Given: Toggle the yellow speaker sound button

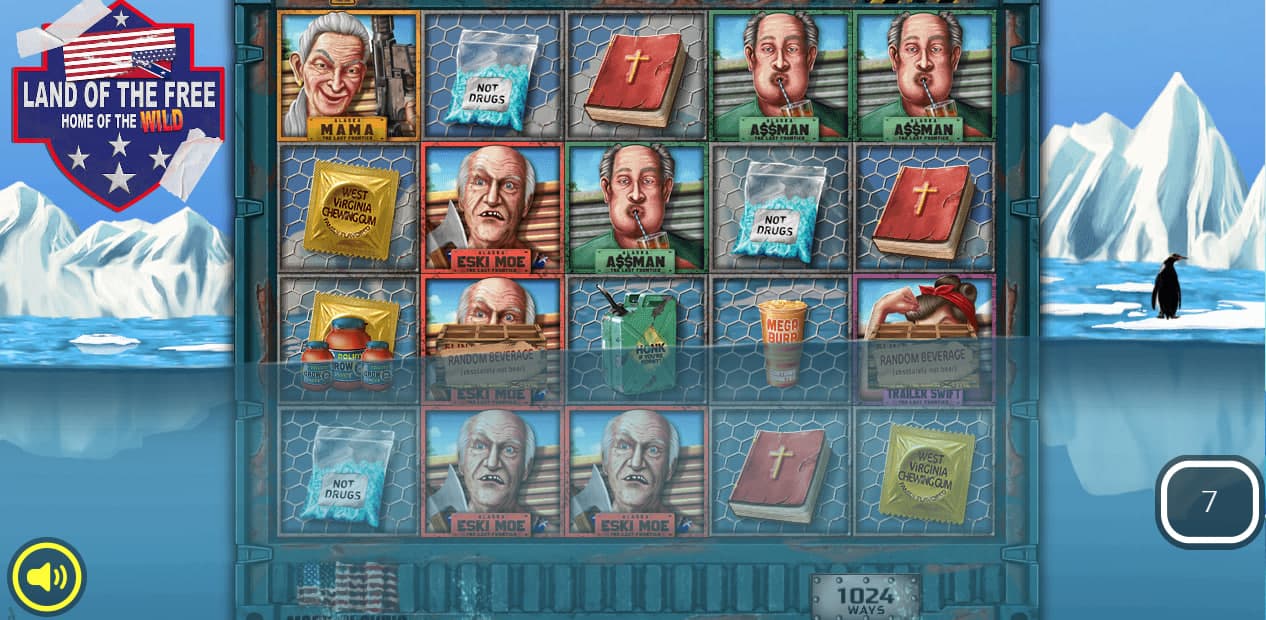Looking at the screenshot, I should (47, 576).
